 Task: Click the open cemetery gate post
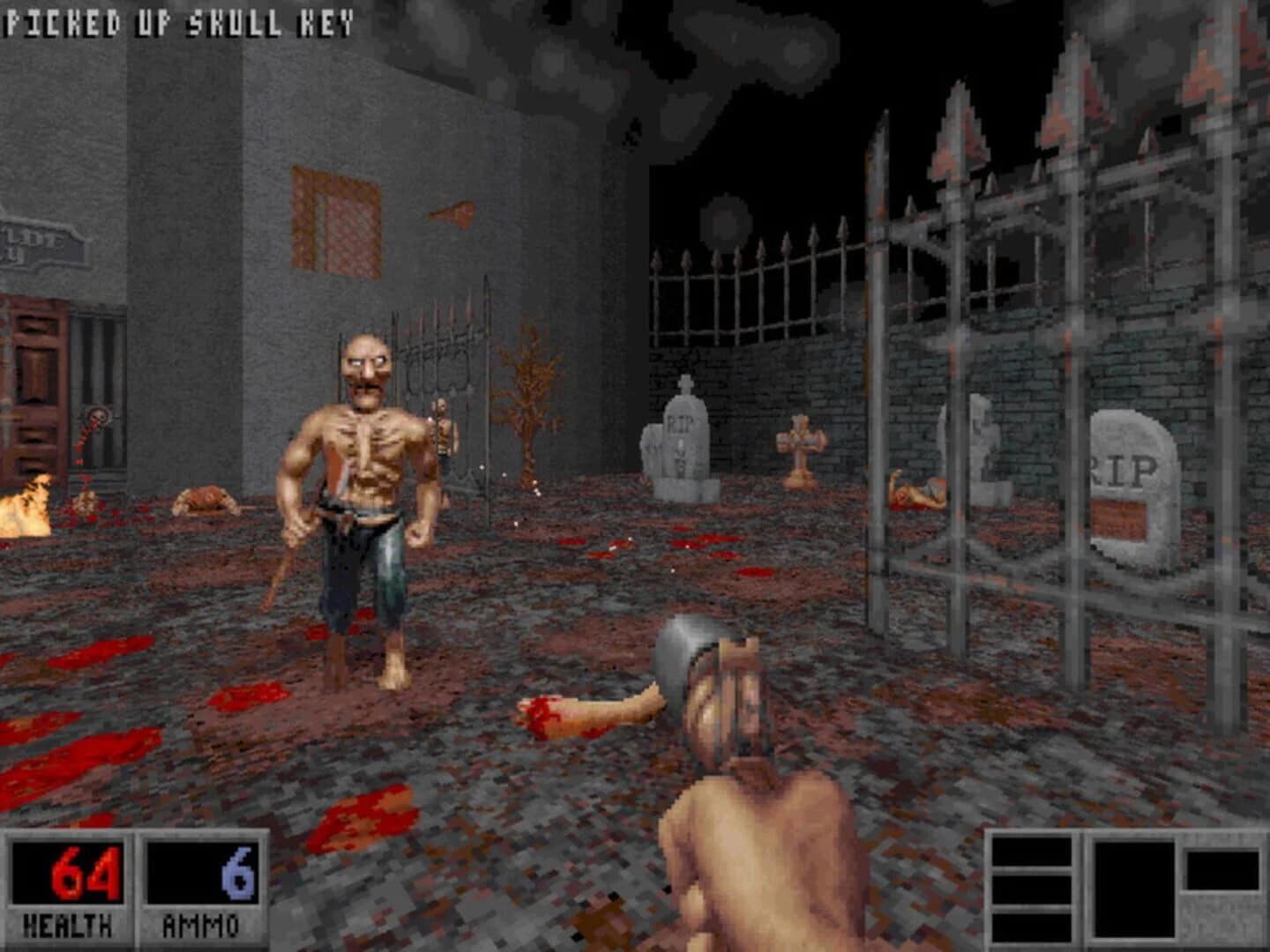click(882, 370)
